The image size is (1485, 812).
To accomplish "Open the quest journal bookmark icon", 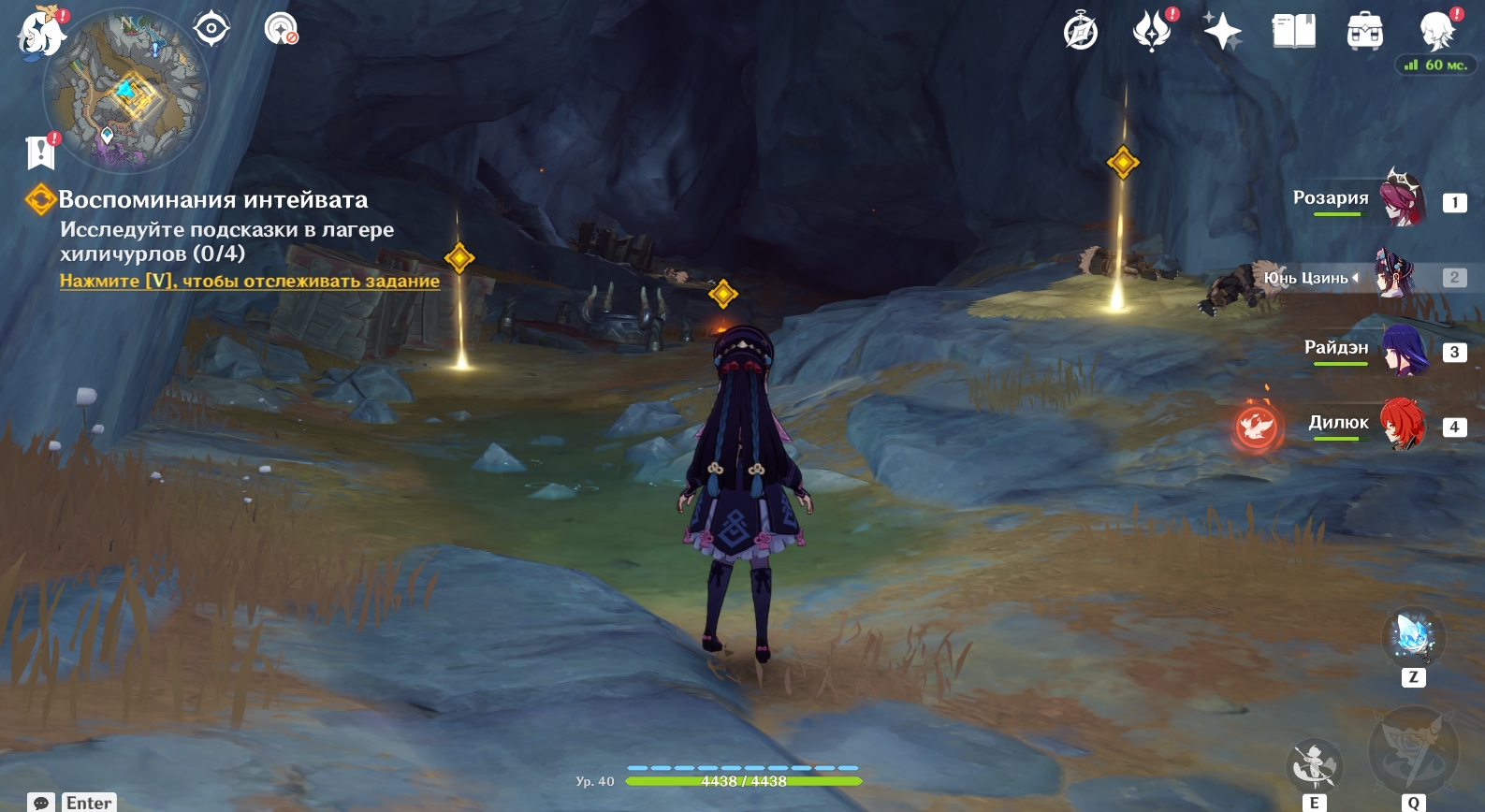I will 40,152.
